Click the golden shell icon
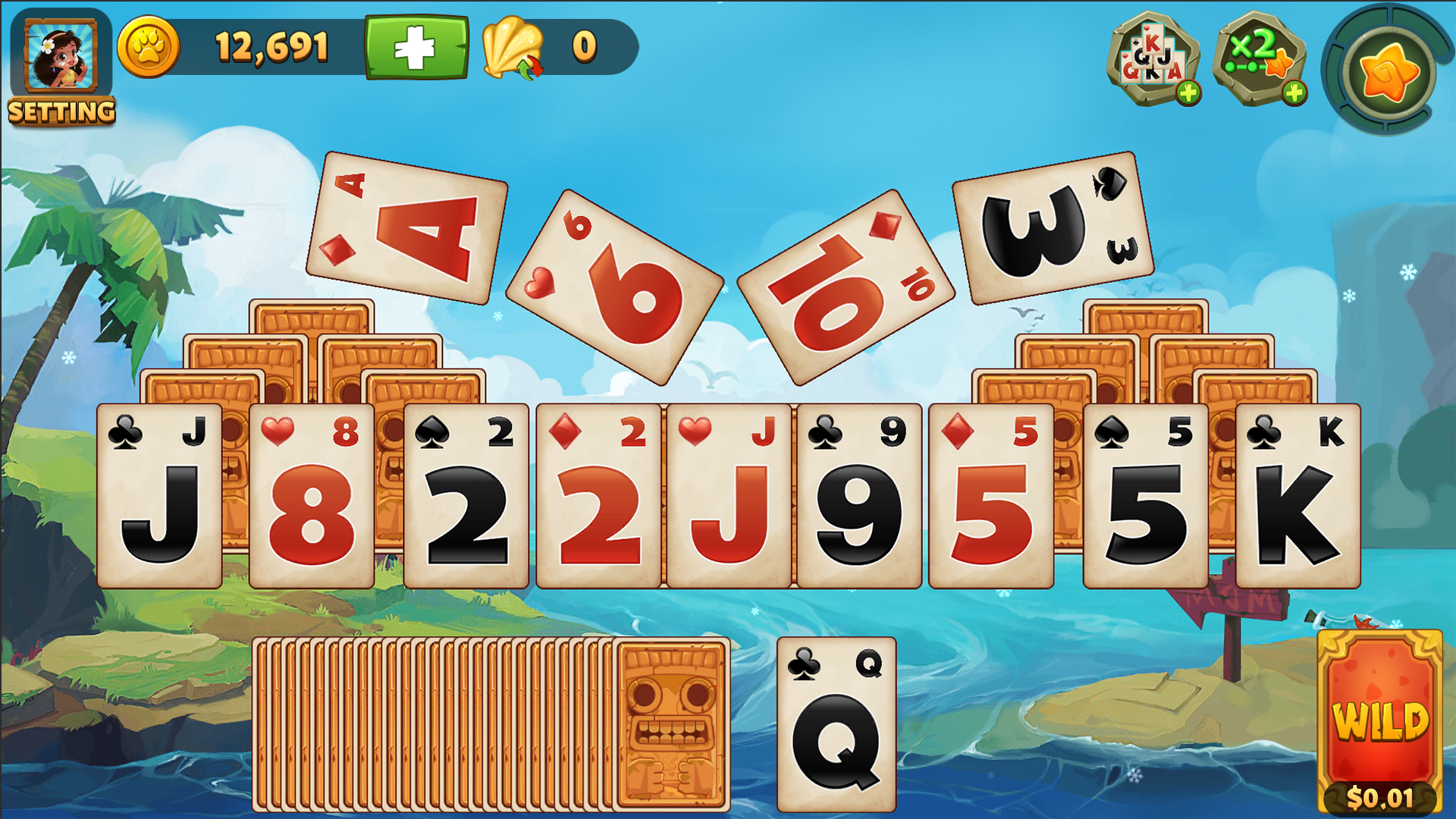The width and height of the screenshot is (1456, 819). click(x=512, y=47)
